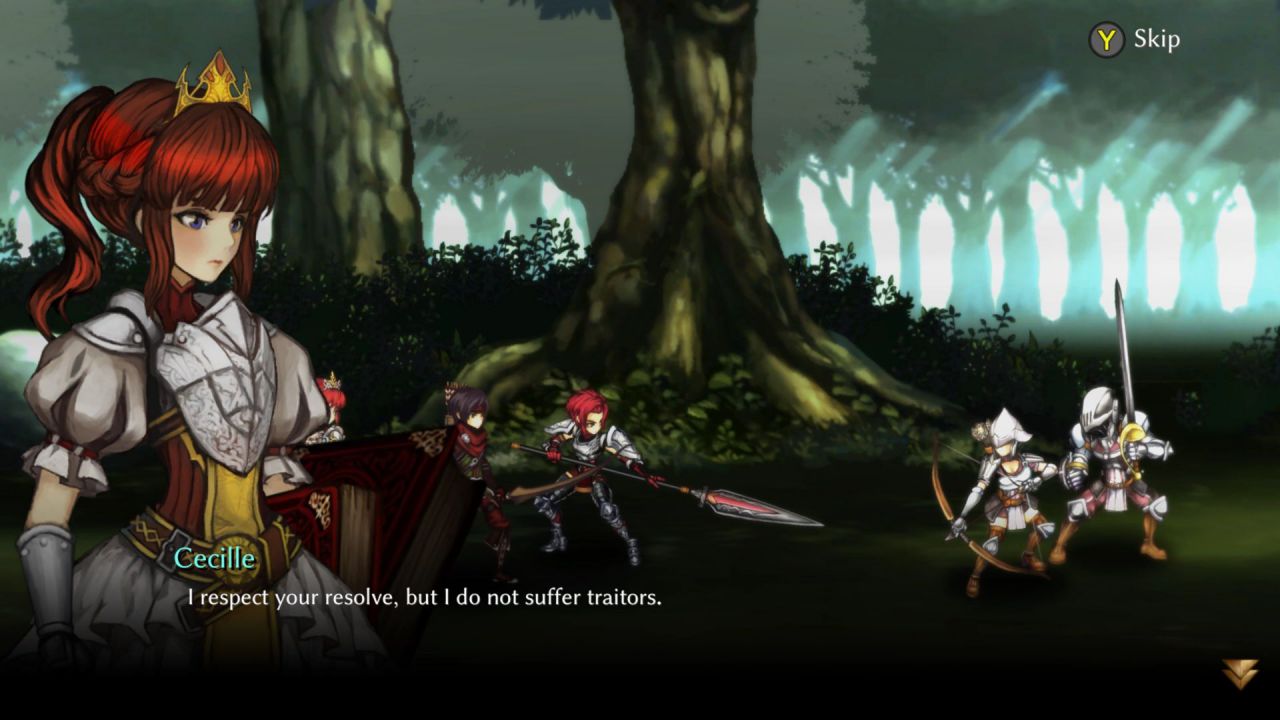Select the dark-haired scarf character sprite
Viewport: 1280px width, 720px height.
pyautogui.click(x=470, y=450)
